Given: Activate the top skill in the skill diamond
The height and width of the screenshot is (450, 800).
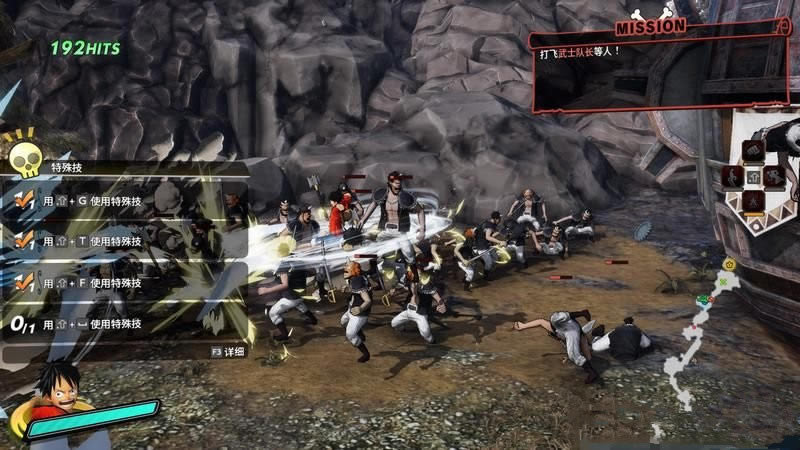Looking at the screenshot, I should click(754, 151).
